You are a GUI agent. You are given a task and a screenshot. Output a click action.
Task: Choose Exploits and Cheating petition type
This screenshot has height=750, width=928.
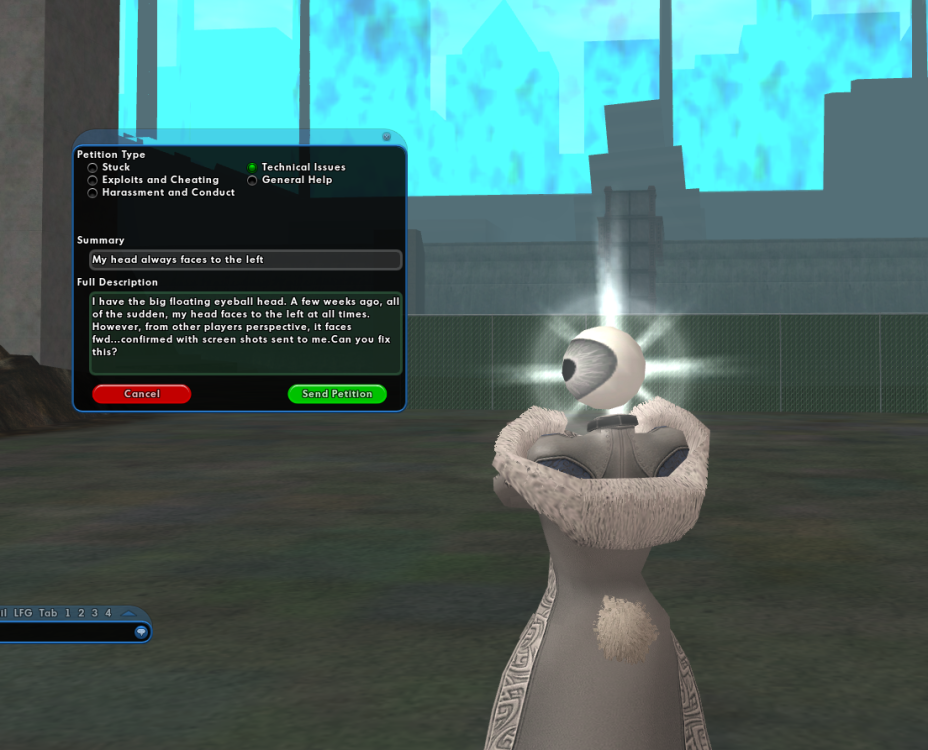click(x=93, y=181)
